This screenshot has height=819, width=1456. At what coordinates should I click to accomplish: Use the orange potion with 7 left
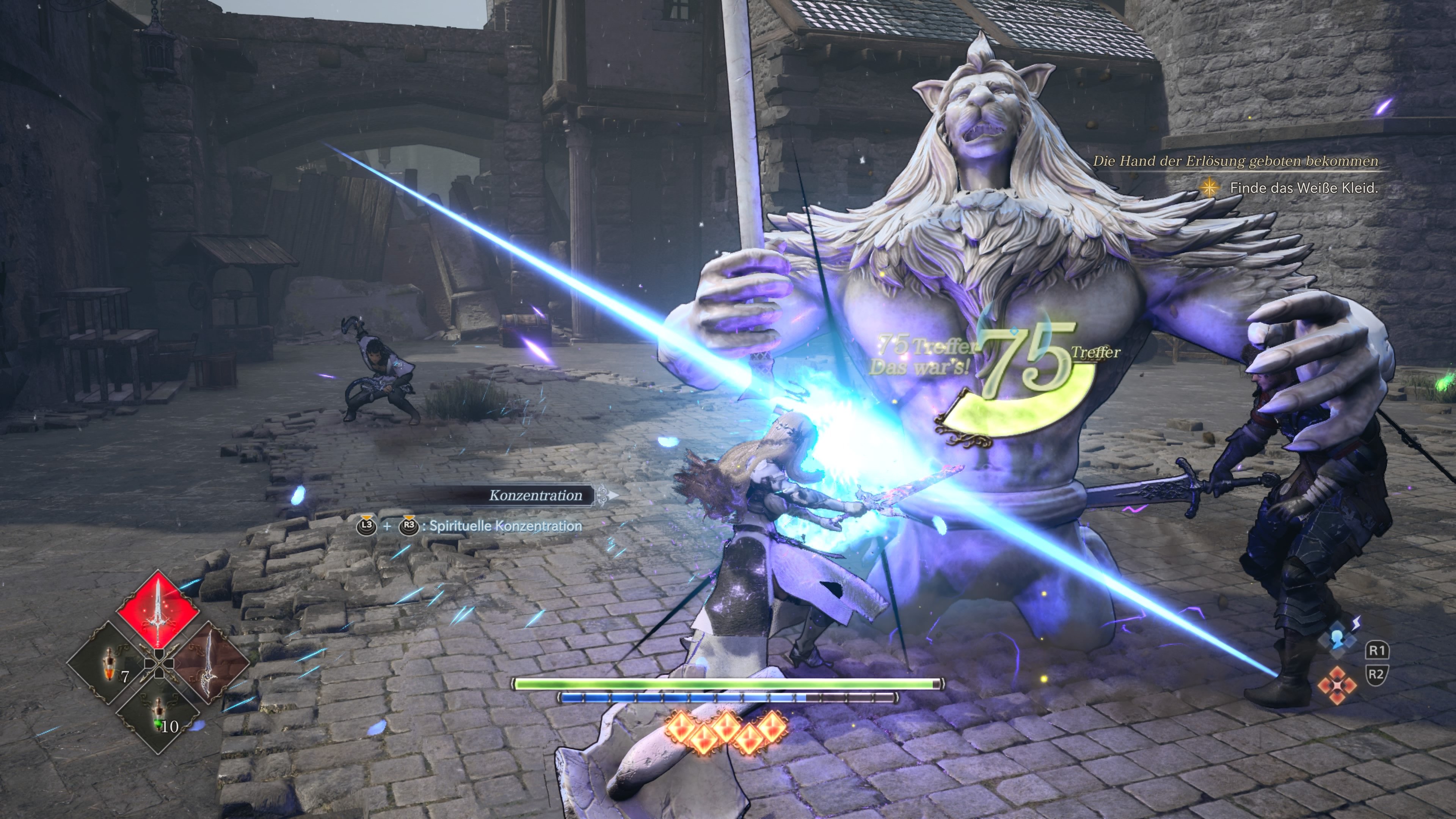pos(109,662)
